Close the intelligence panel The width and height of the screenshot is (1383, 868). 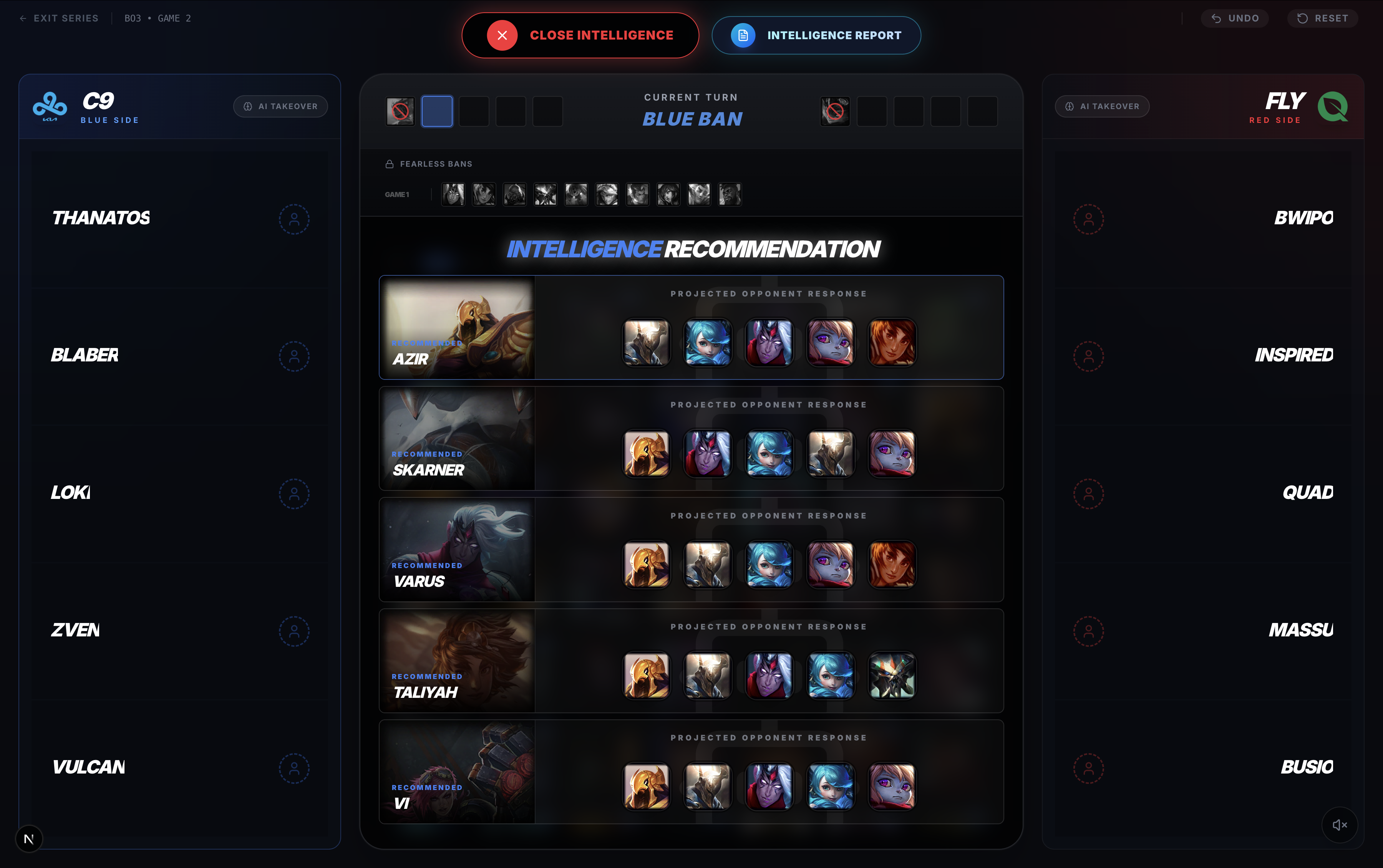(580, 36)
